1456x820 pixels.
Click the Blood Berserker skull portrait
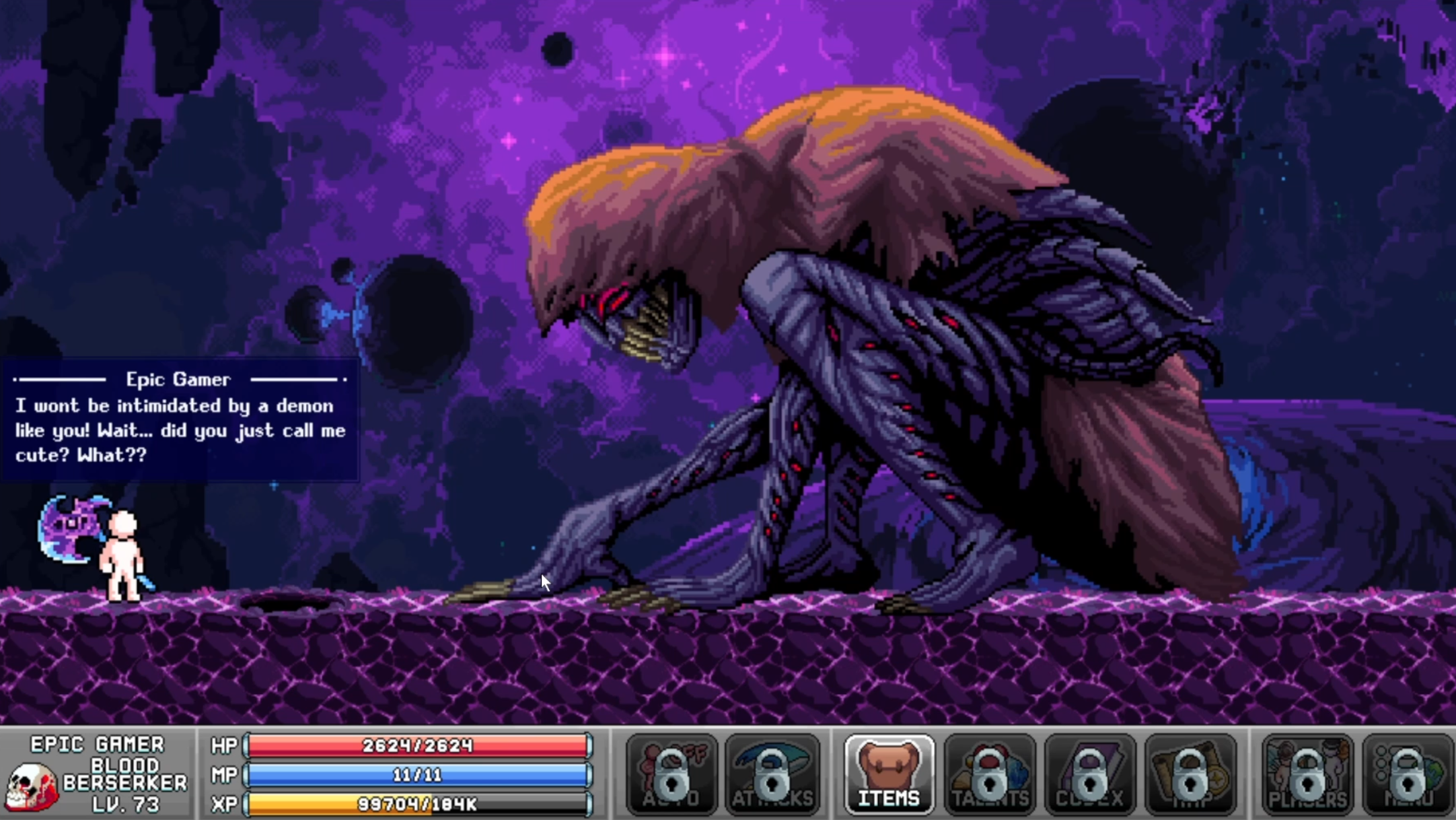pos(31,786)
